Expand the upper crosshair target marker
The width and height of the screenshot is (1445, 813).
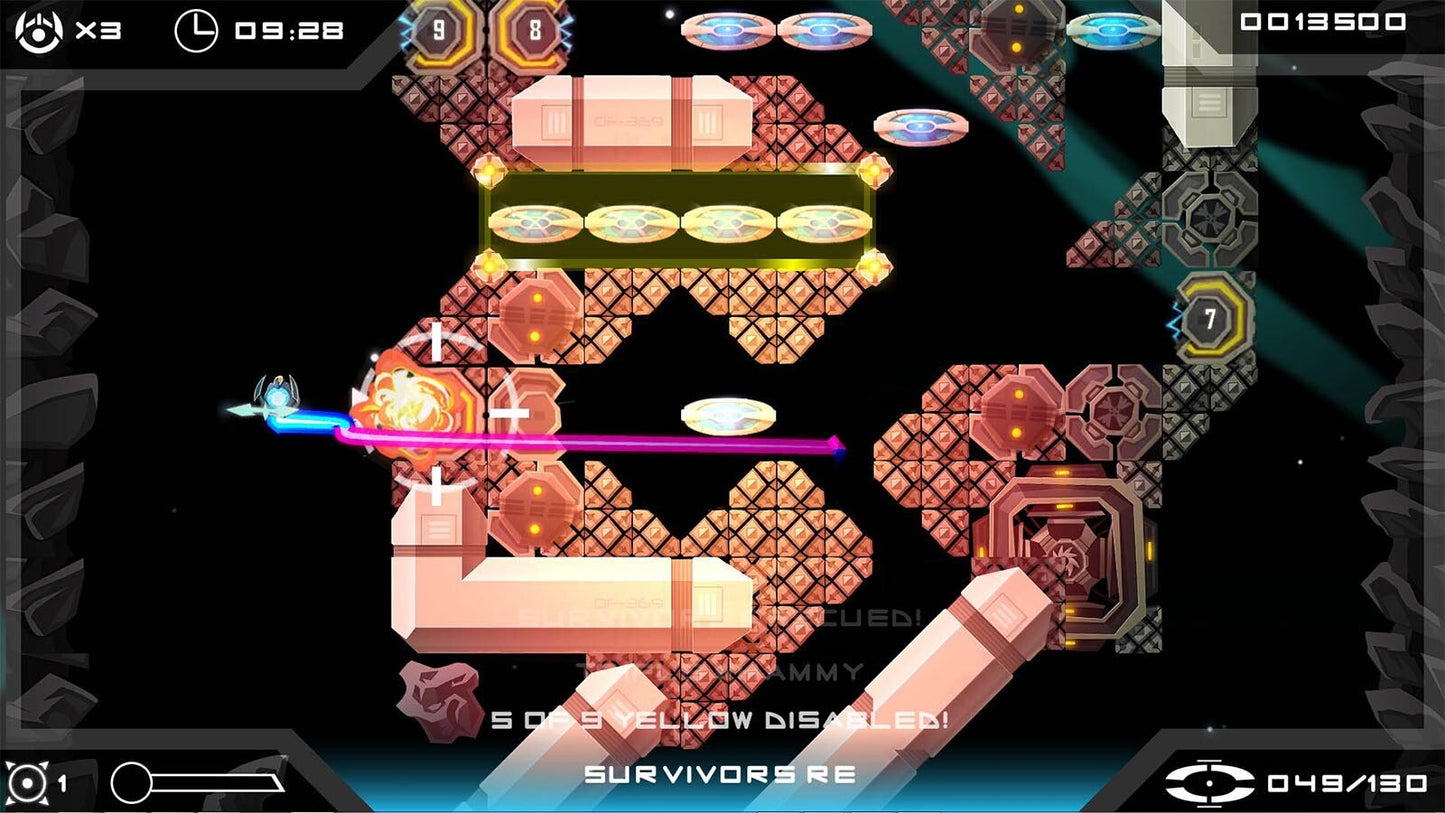pos(435,345)
